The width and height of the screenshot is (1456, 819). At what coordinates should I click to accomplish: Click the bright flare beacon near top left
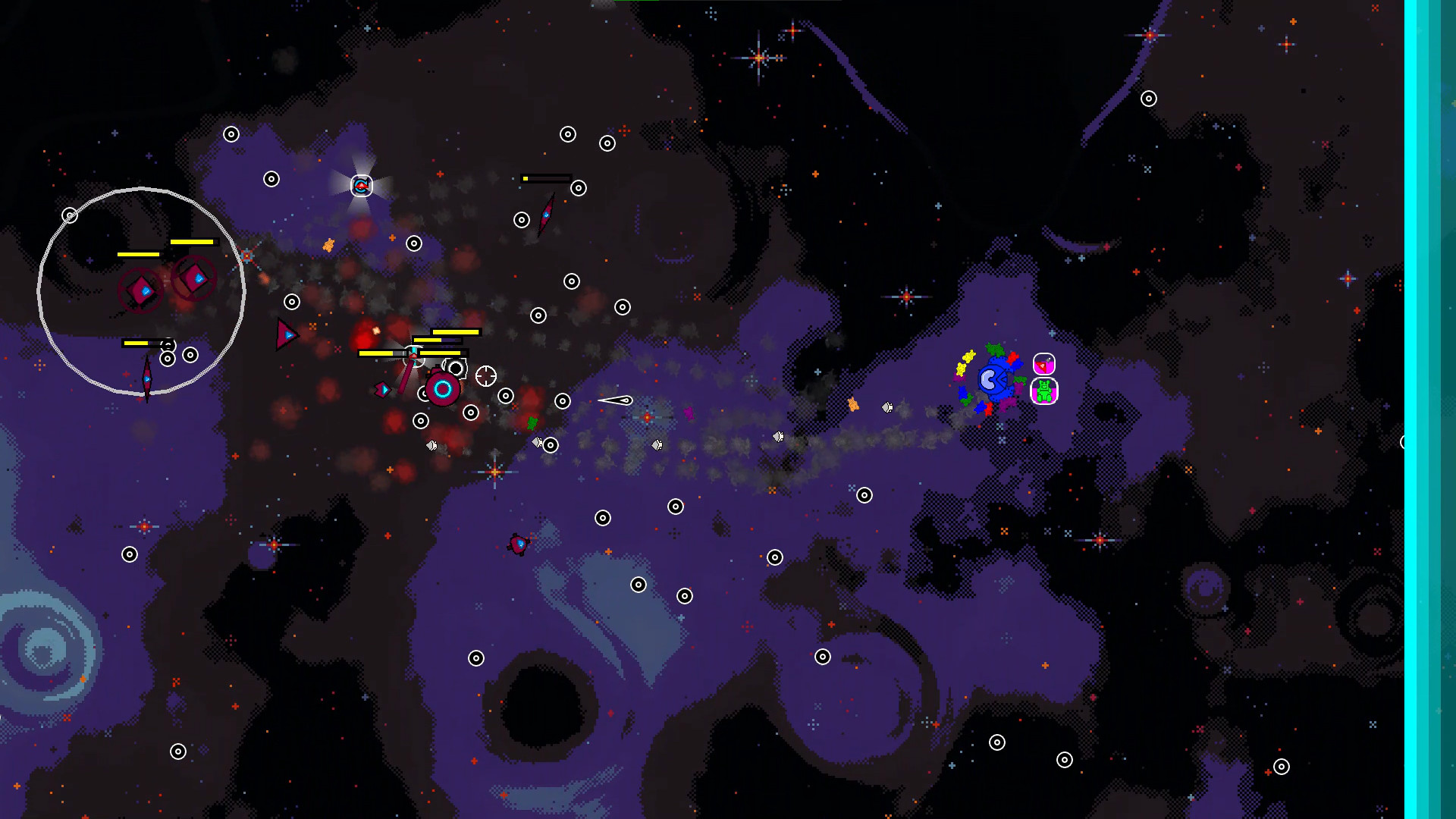tap(361, 184)
